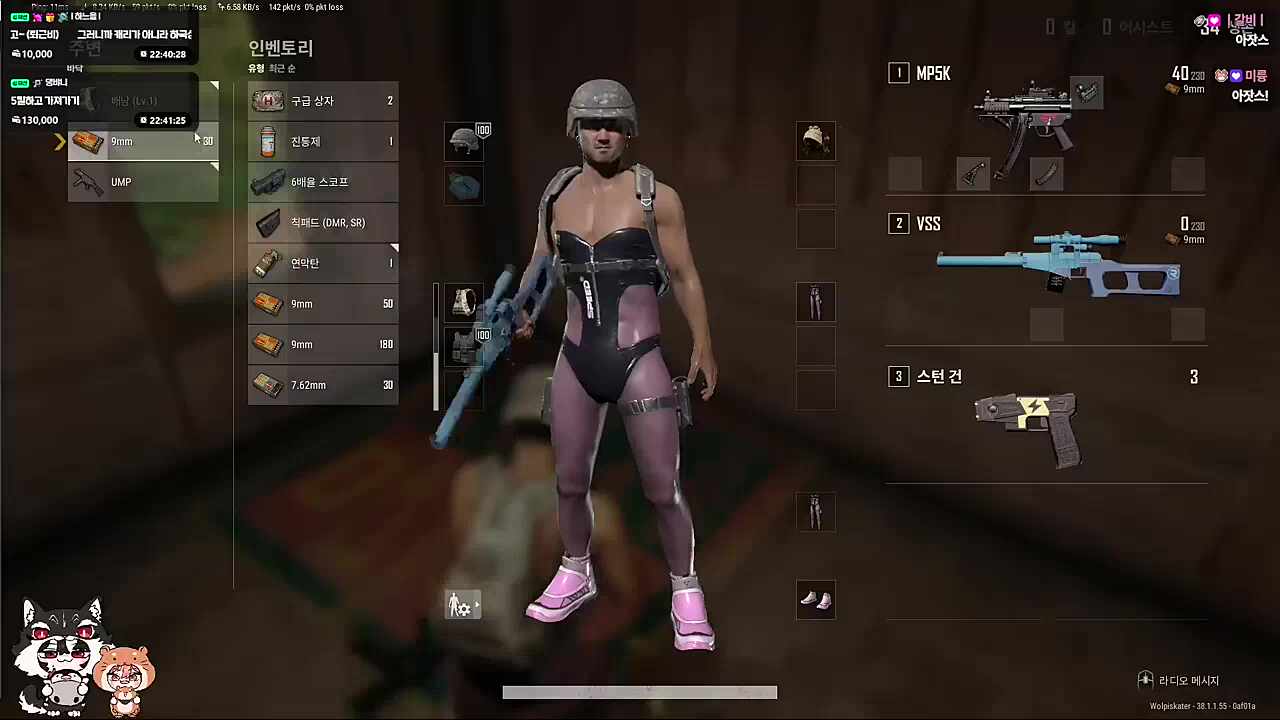Open the radio message speaker icon
The image size is (1280, 720).
click(x=1146, y=680)
